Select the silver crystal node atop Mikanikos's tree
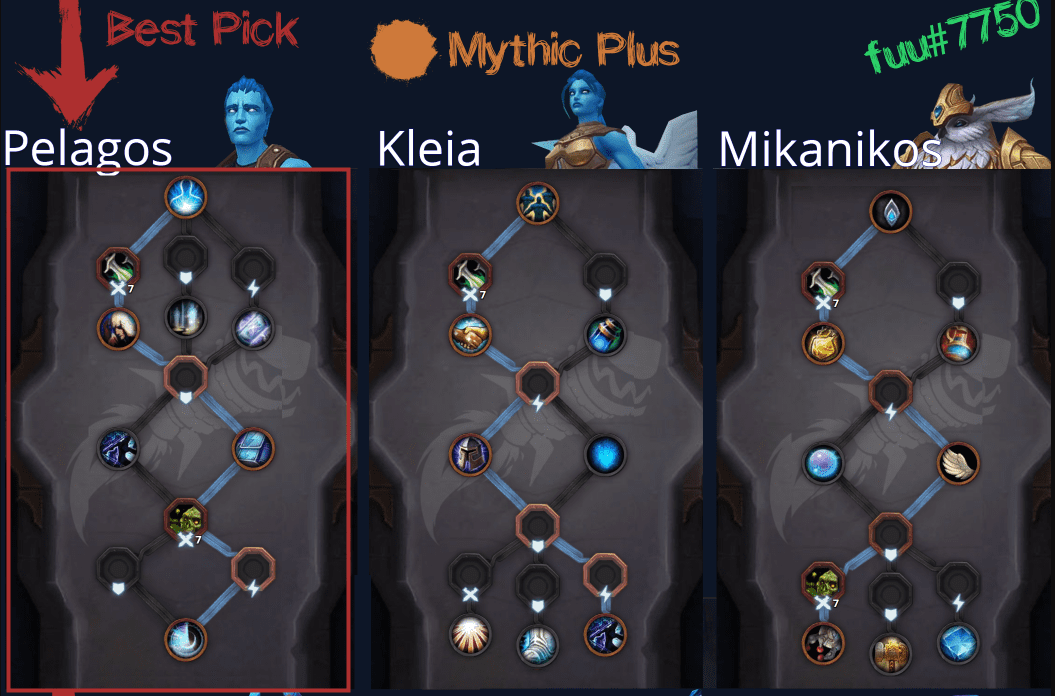 coord(889,211)
